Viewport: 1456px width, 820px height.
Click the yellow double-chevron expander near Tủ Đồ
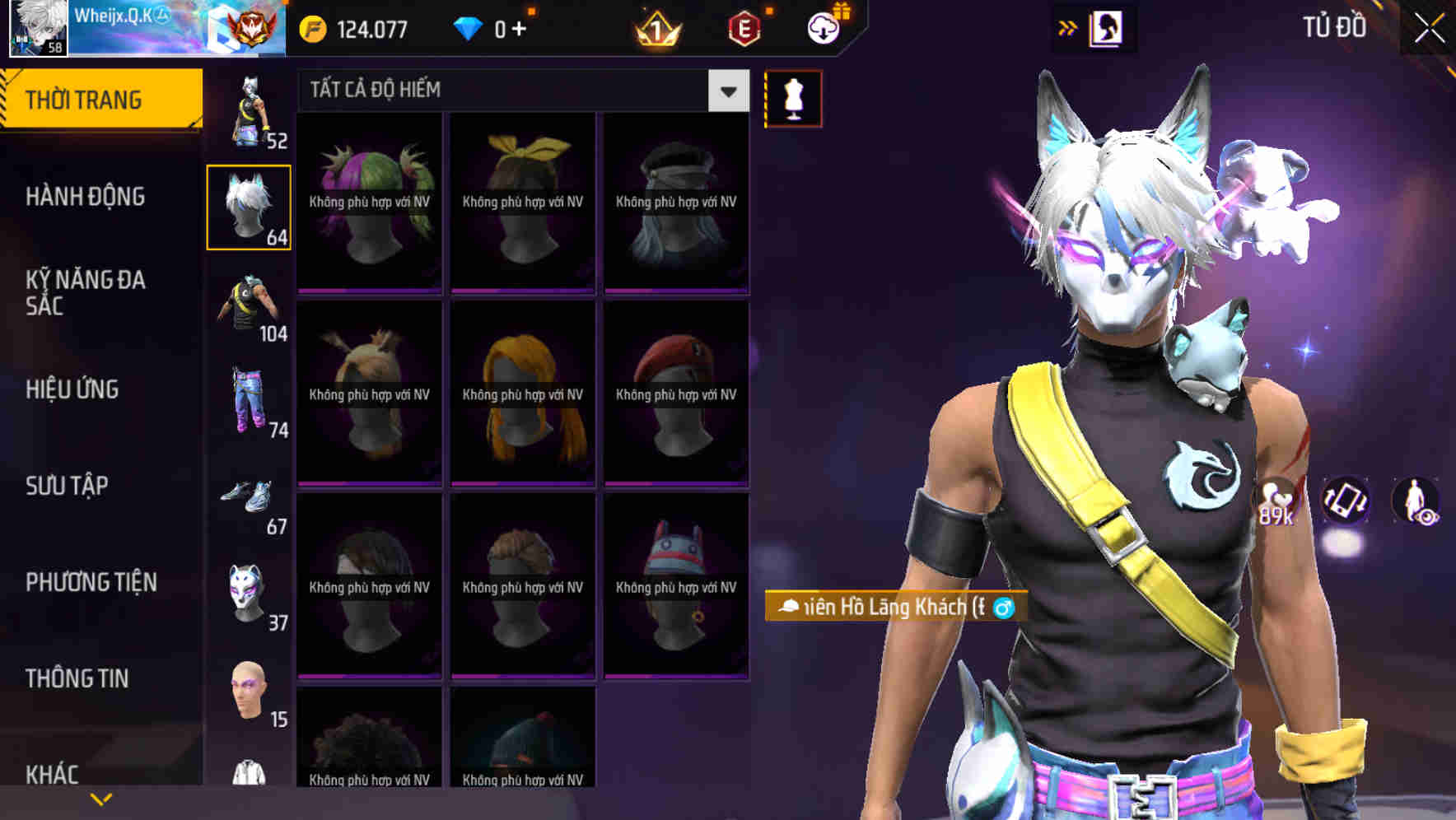coord(1068,26)
